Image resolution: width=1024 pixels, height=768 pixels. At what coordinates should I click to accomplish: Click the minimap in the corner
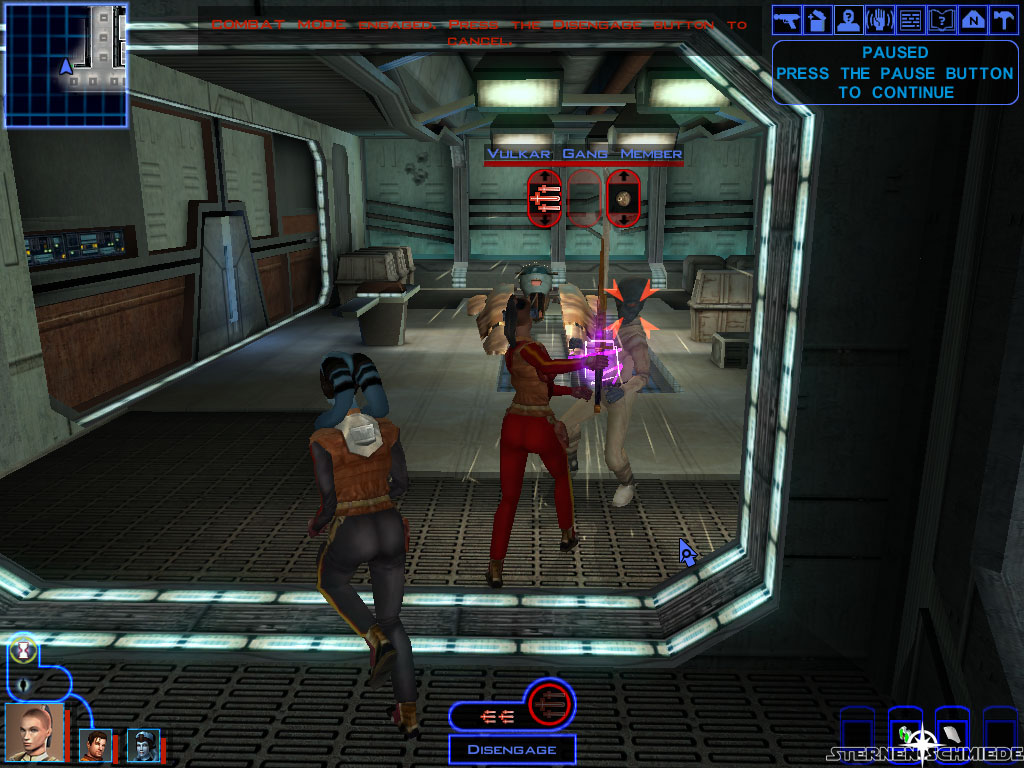[x=66, y=64]
